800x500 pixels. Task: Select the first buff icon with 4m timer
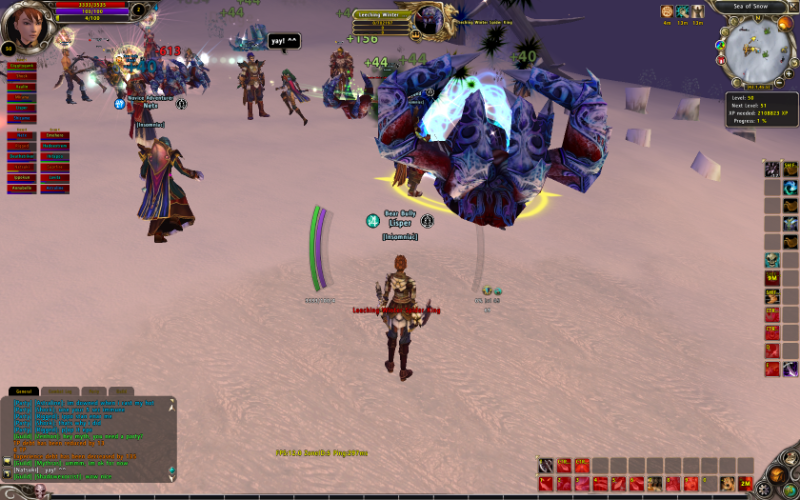[667, 11]
